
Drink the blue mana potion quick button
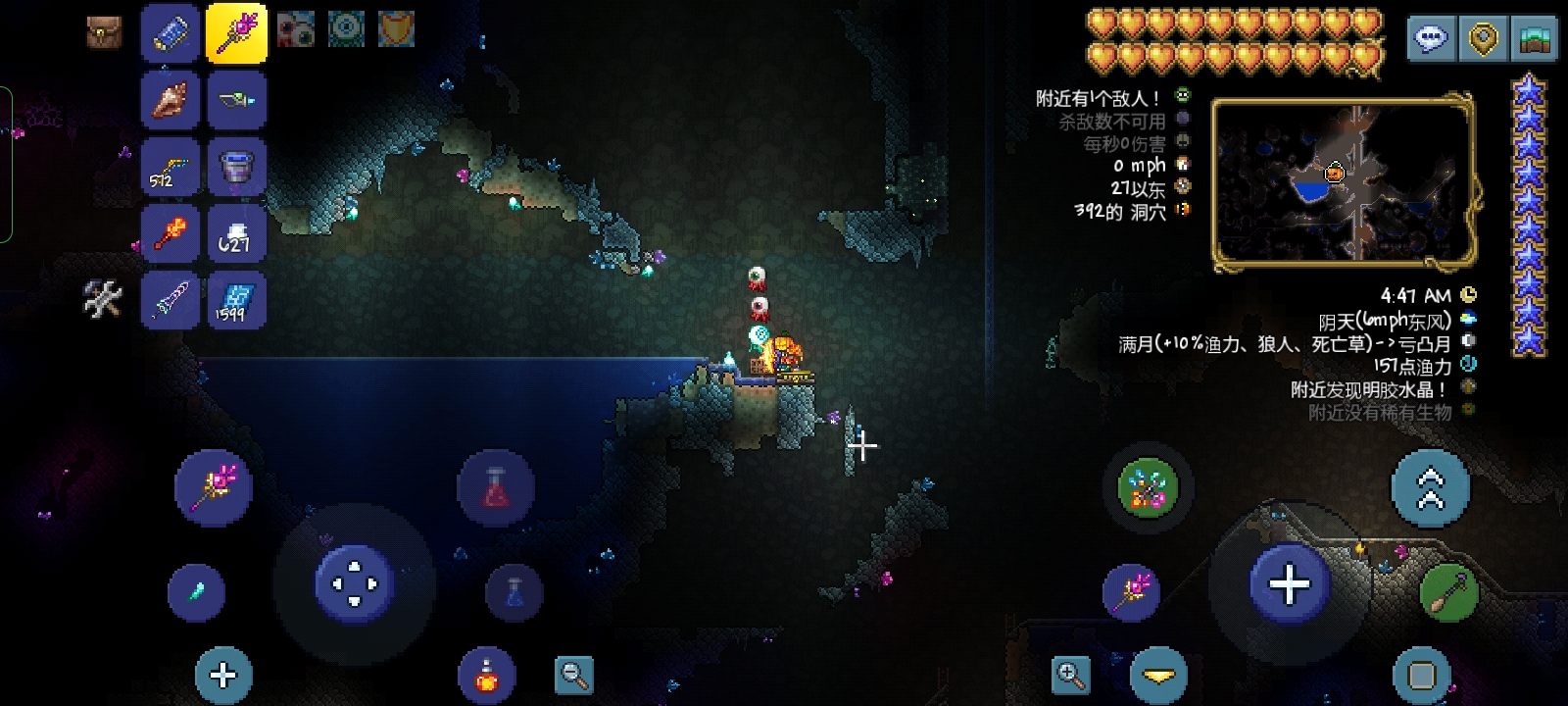click(514, 592)
